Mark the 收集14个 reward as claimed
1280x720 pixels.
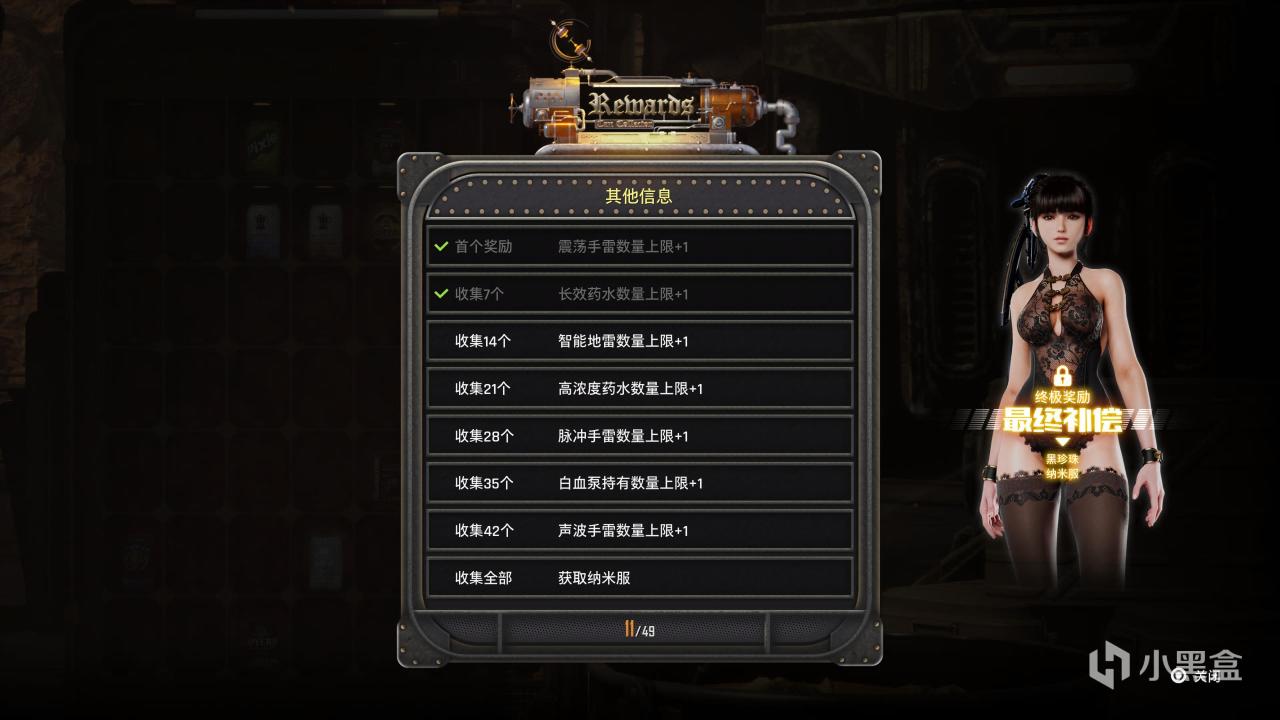tap(640, 341)
